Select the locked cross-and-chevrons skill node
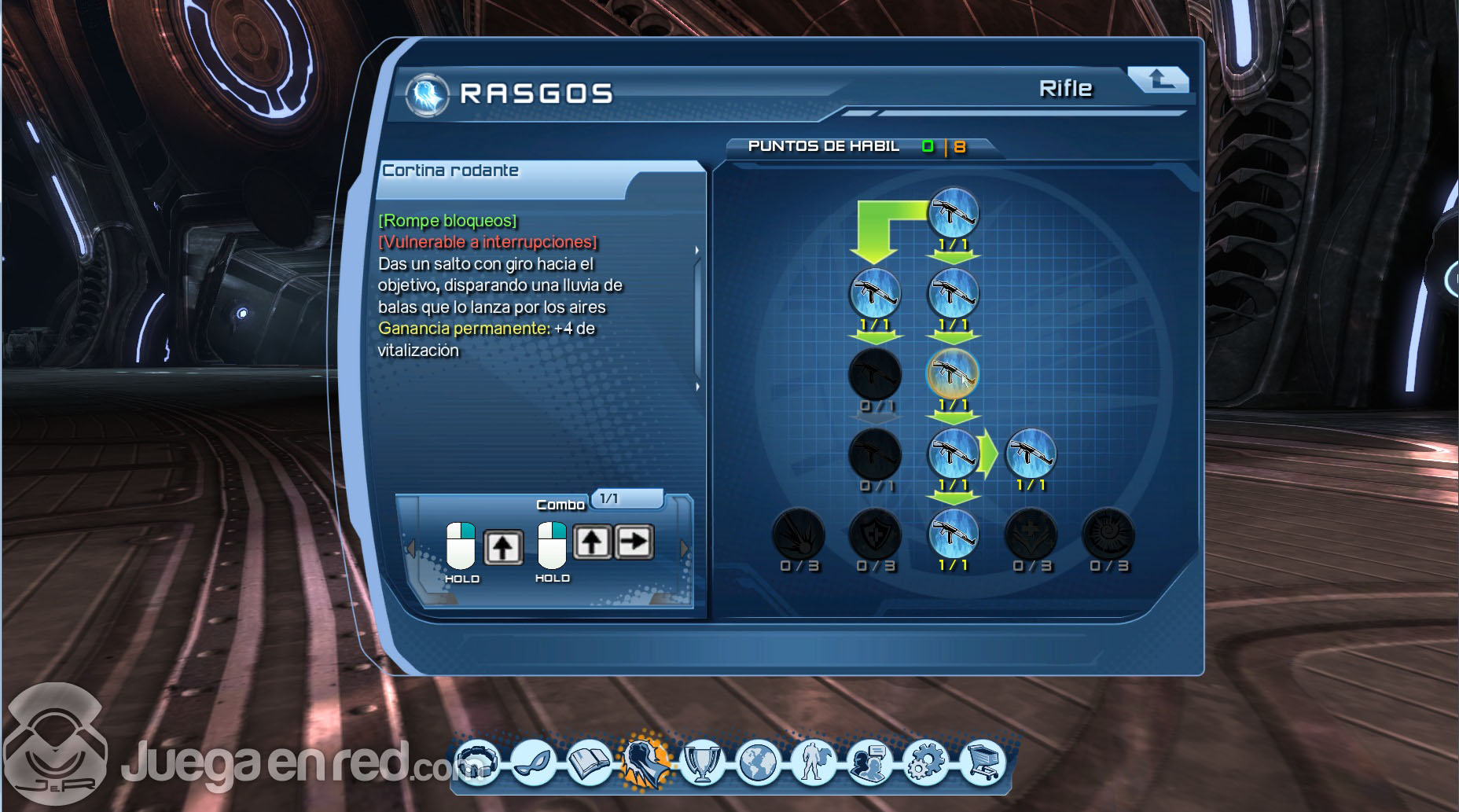The height and width of the screenshot is (812, 1459). coord(1031,535)
